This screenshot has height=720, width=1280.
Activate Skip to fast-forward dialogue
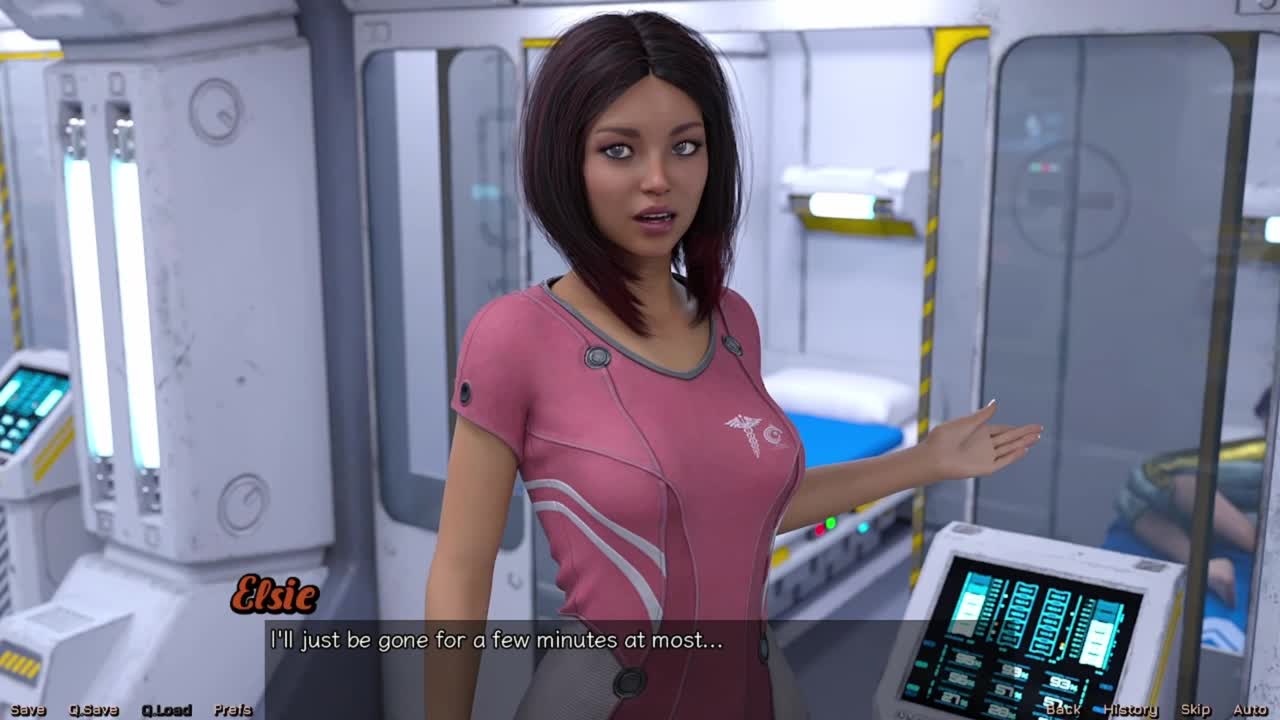(x=1195, y=710)
